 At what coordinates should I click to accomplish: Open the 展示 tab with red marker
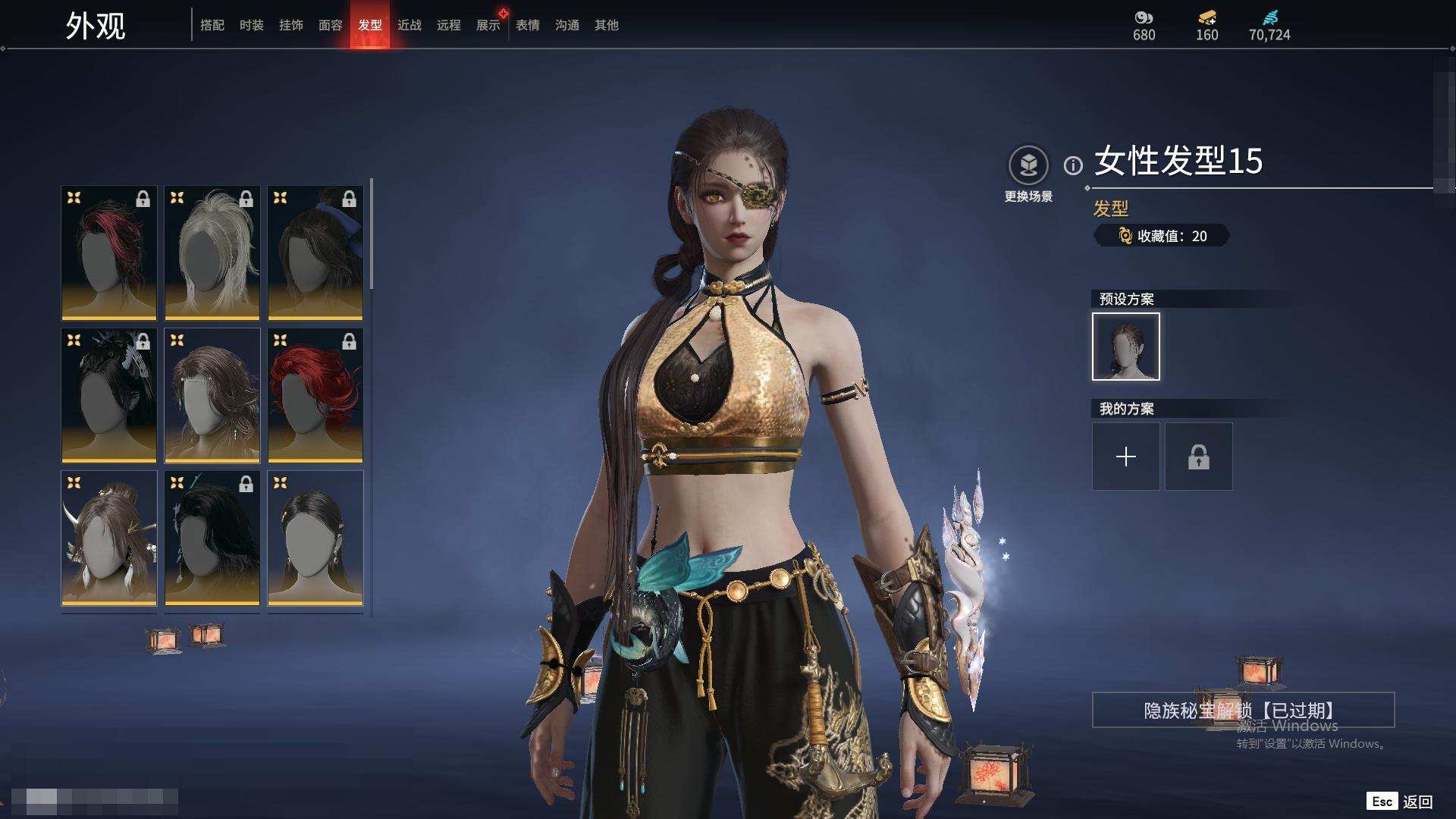[488, 25]
